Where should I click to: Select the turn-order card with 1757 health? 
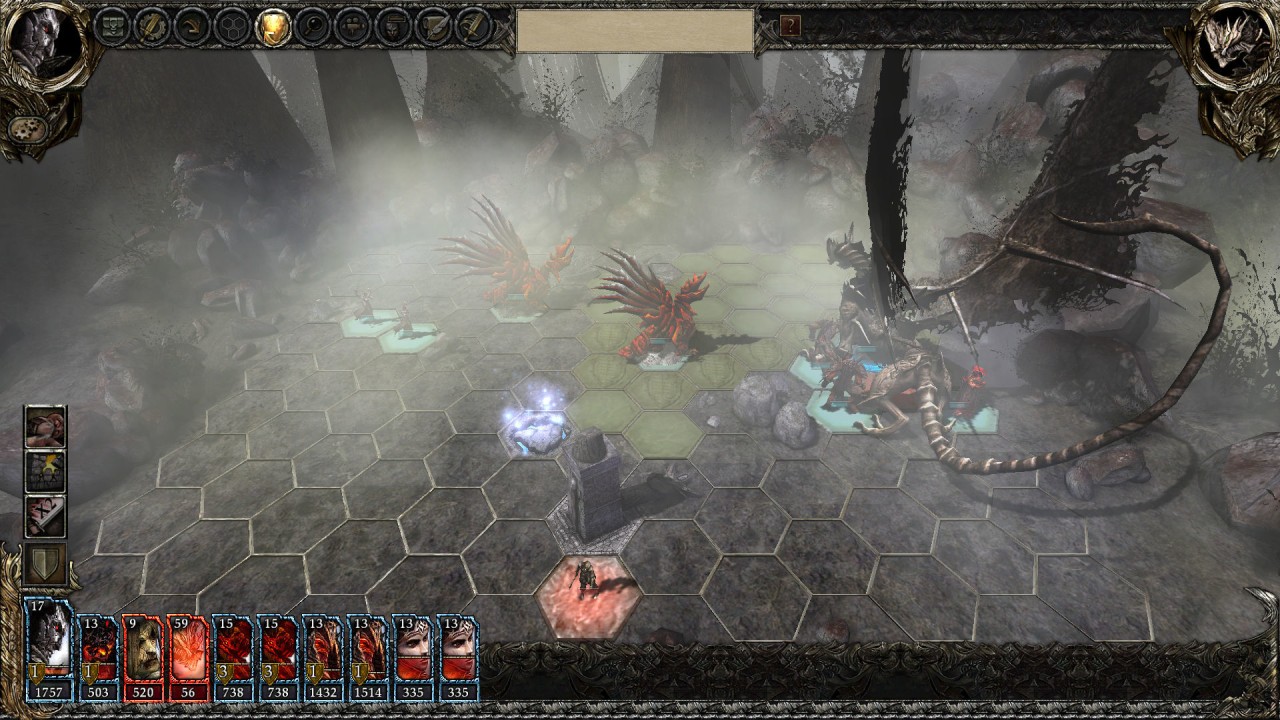click(48, 650)
